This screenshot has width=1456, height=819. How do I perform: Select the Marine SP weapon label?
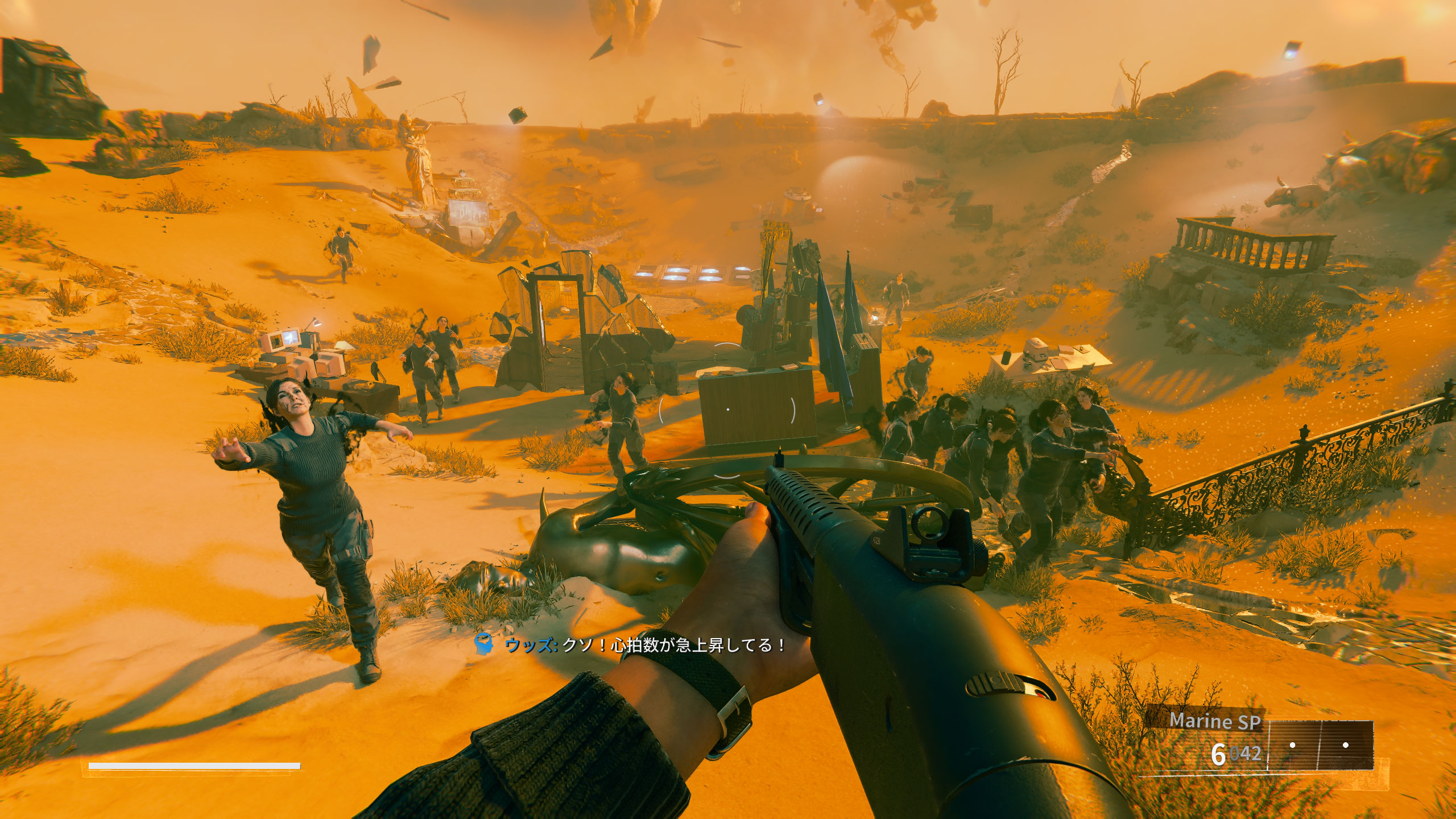pos(1215,721)
